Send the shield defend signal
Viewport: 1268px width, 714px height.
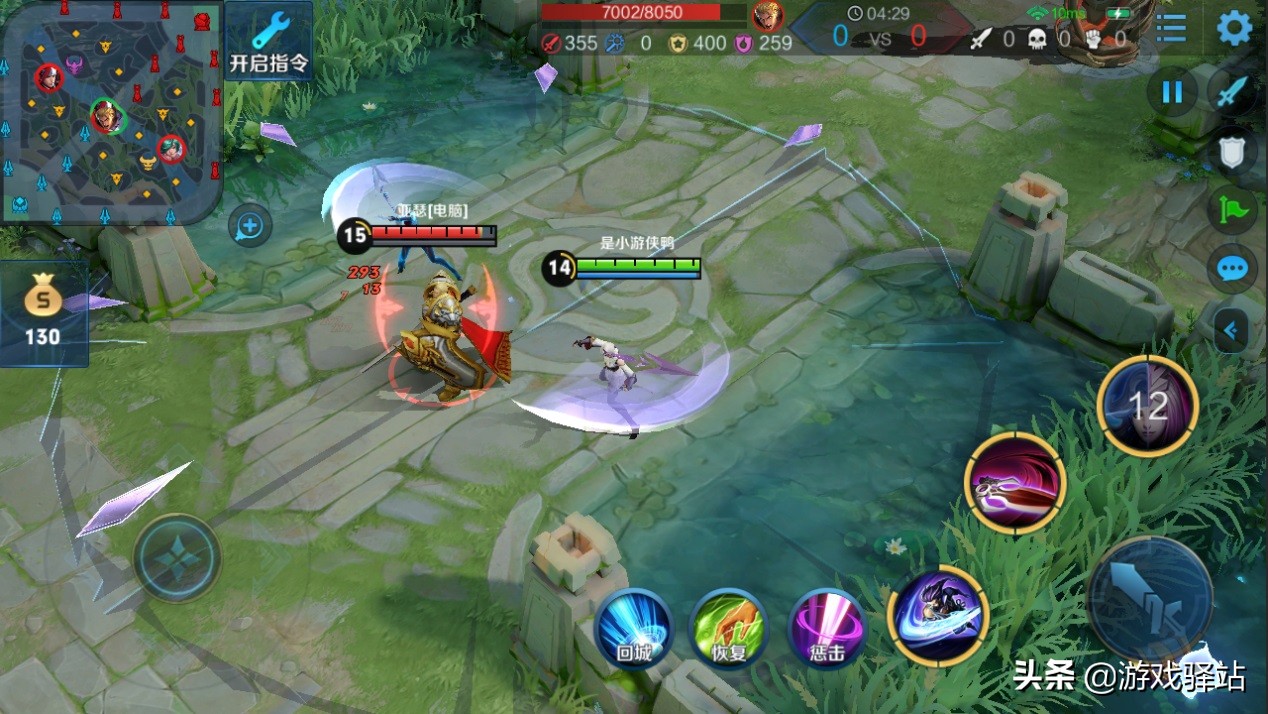pos(1233,152)
